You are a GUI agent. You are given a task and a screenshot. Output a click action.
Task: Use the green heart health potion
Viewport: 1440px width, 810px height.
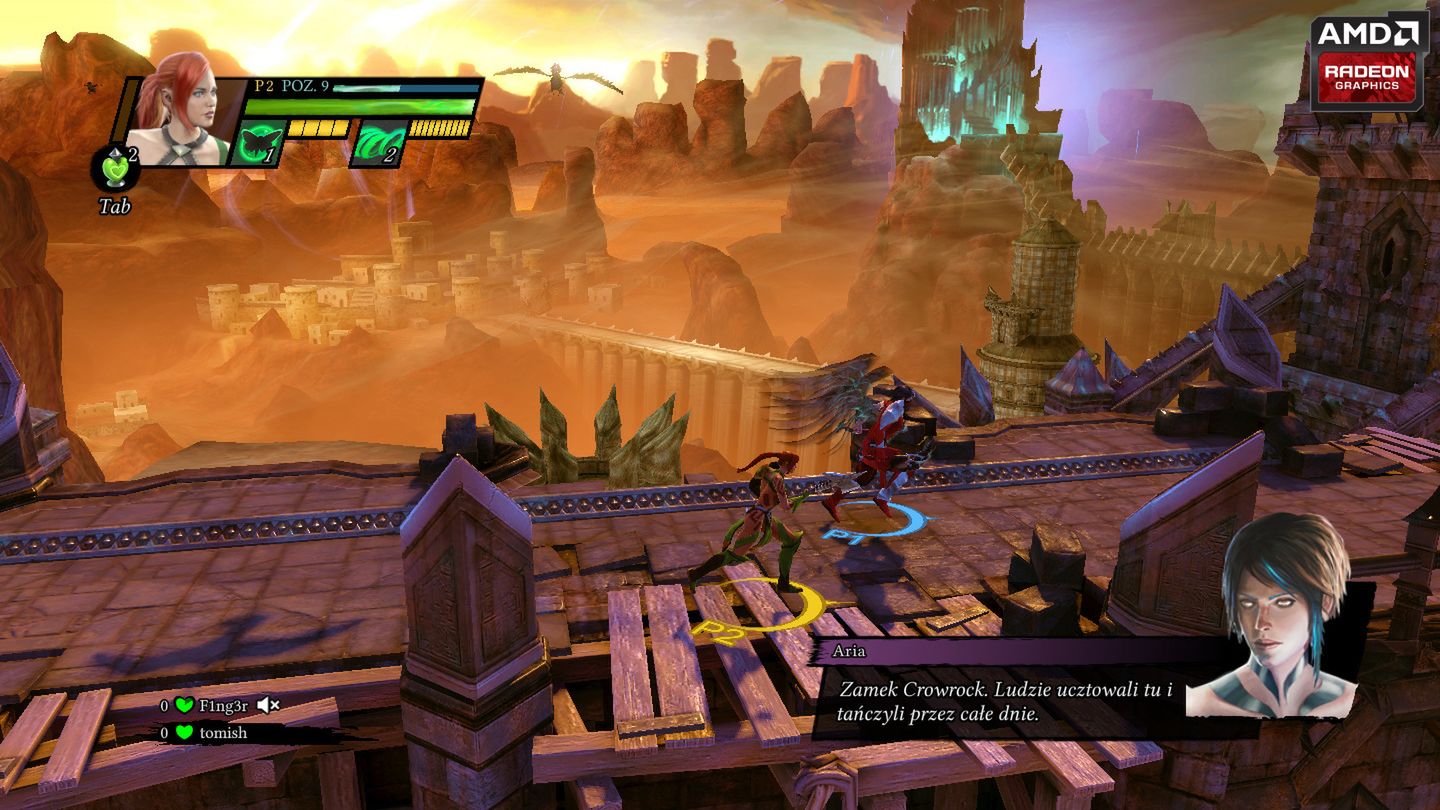115,170
